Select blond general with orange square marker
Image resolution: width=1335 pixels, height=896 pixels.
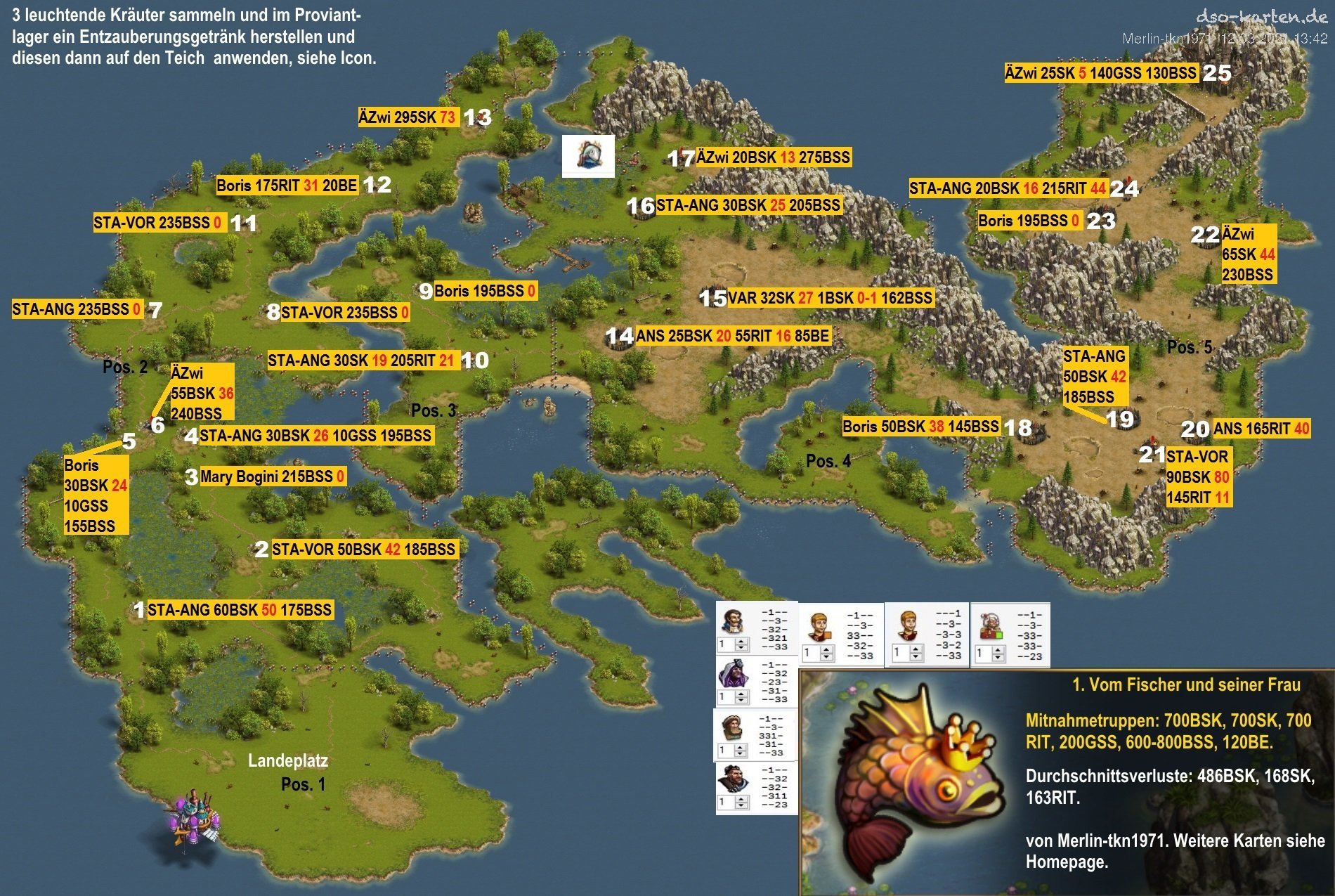[819, 627]
